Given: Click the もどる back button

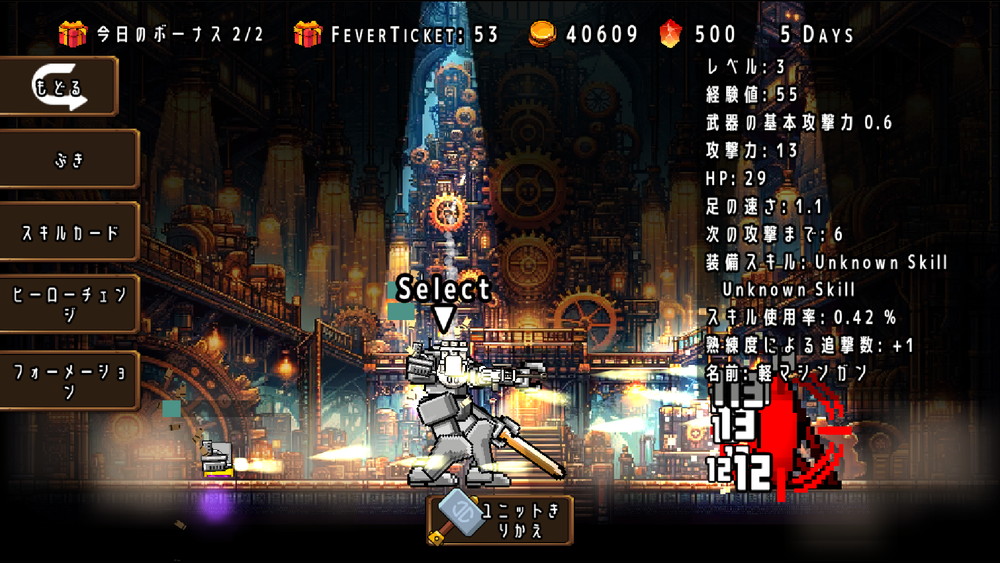Looking at the screenshot, I should pos(60,86).
